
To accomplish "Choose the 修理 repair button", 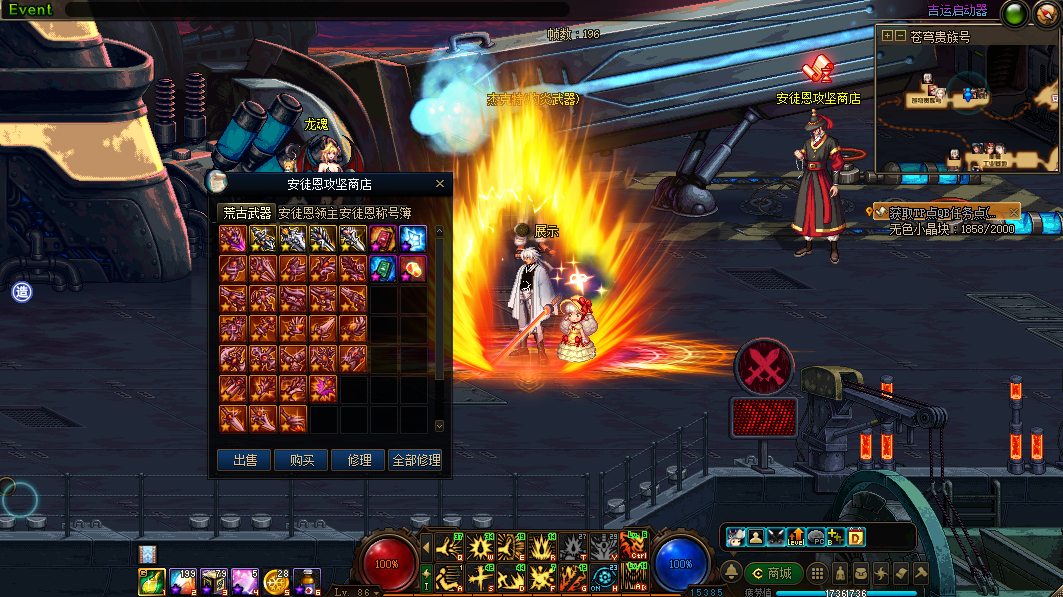I will (x=359, y=460).
